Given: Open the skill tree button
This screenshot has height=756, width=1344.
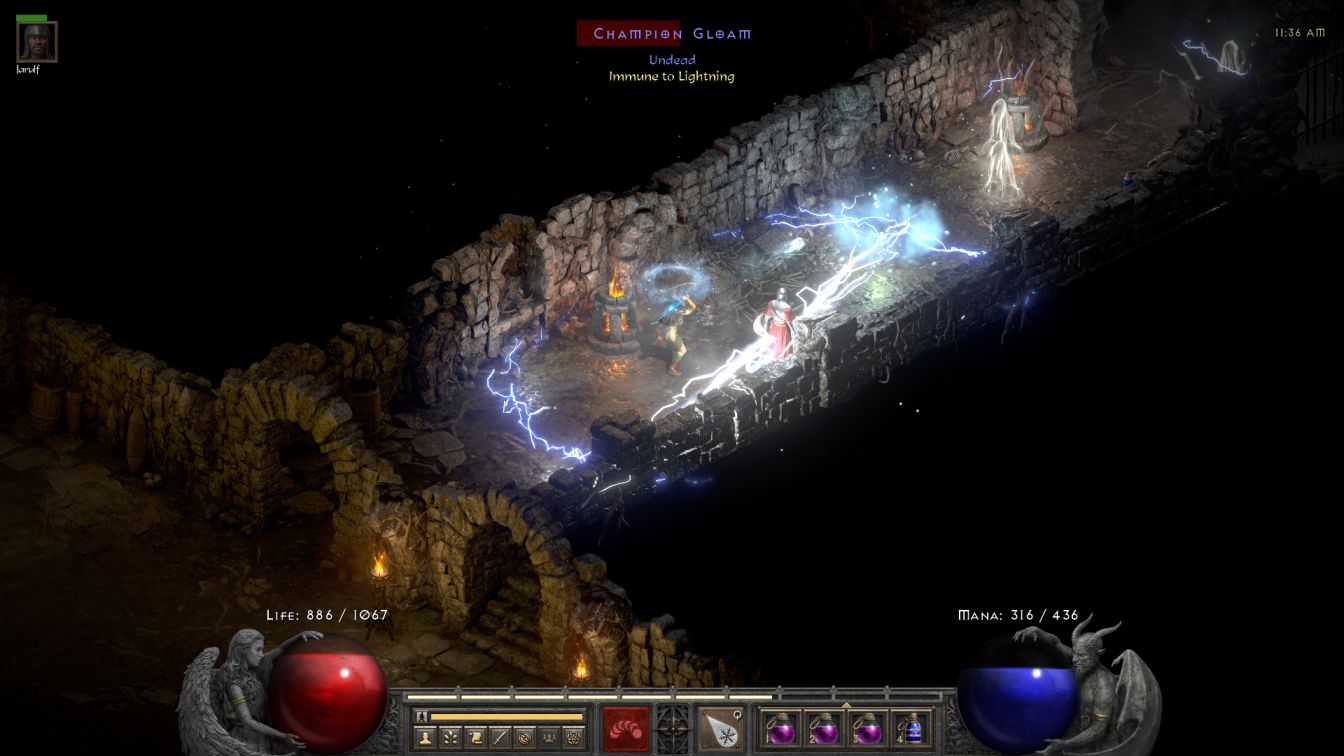Looking at the screenshot, I should tap(451, 738).
